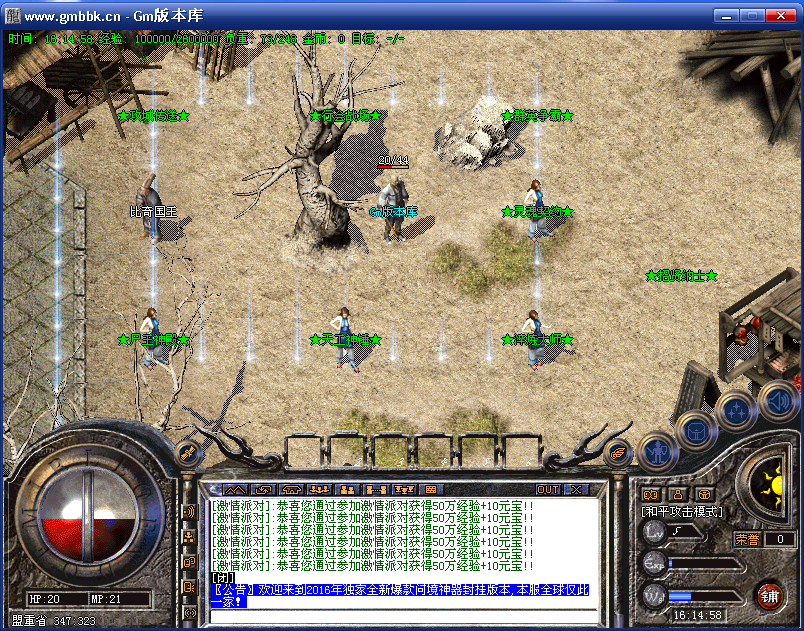
Task: Close the game window
Action: (x=784, y=17)
